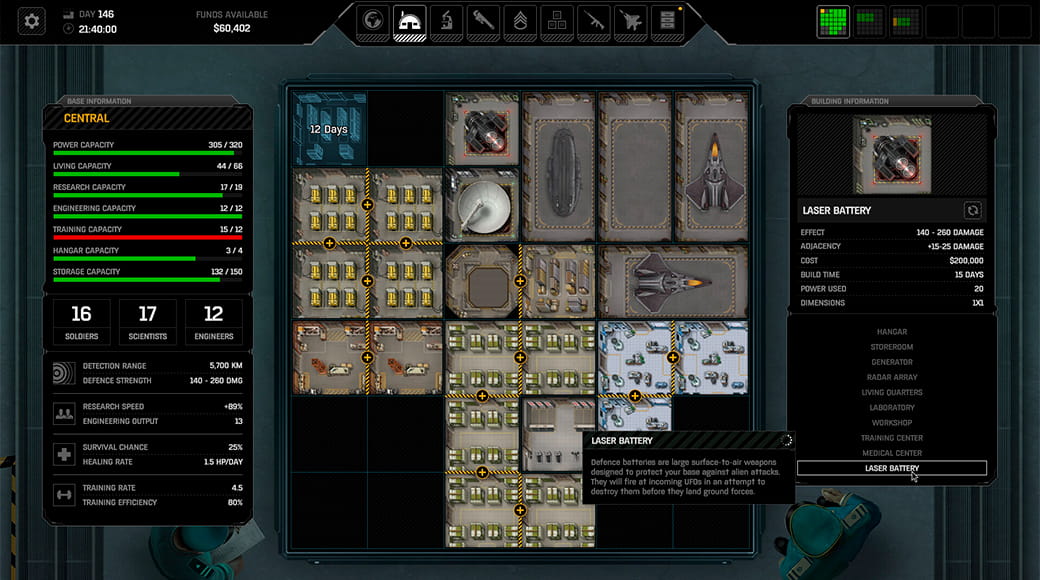Open the aircraft jet tab
Viewport: 1040px width, 580px height.
[x=631, y=21]
